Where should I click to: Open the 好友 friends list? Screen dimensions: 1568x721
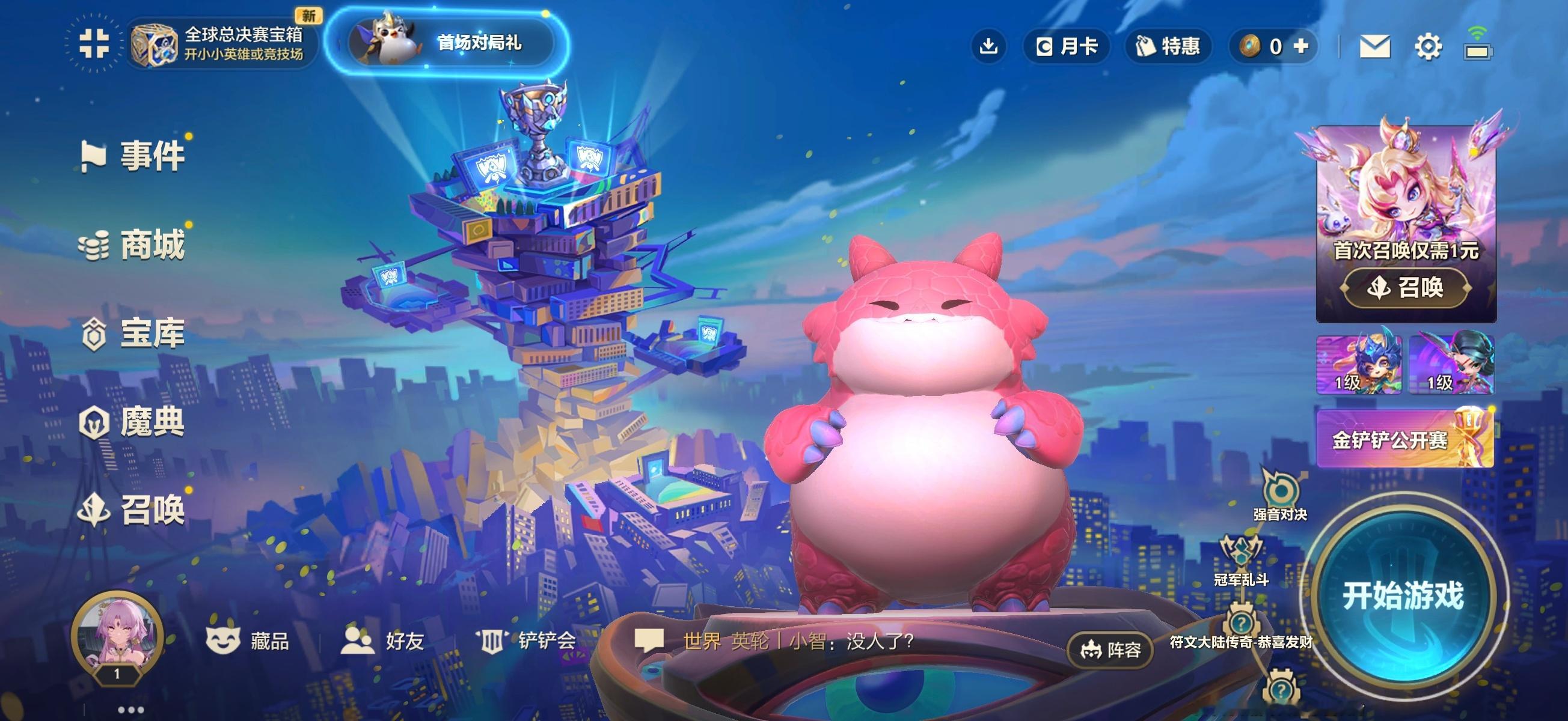382,640
